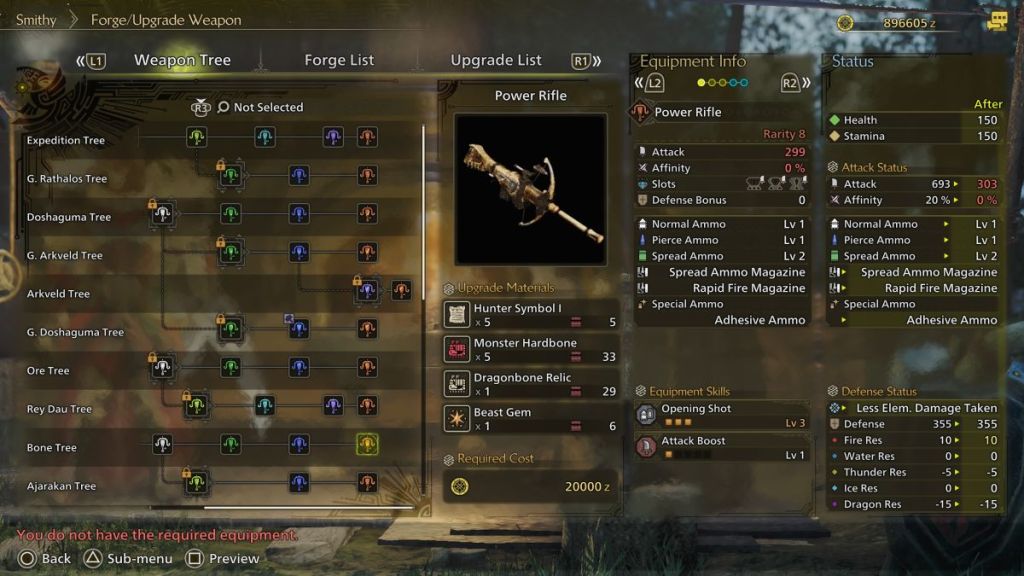
Task: Switch to the Weapon Tree tab
Action: tap(182, 60)
